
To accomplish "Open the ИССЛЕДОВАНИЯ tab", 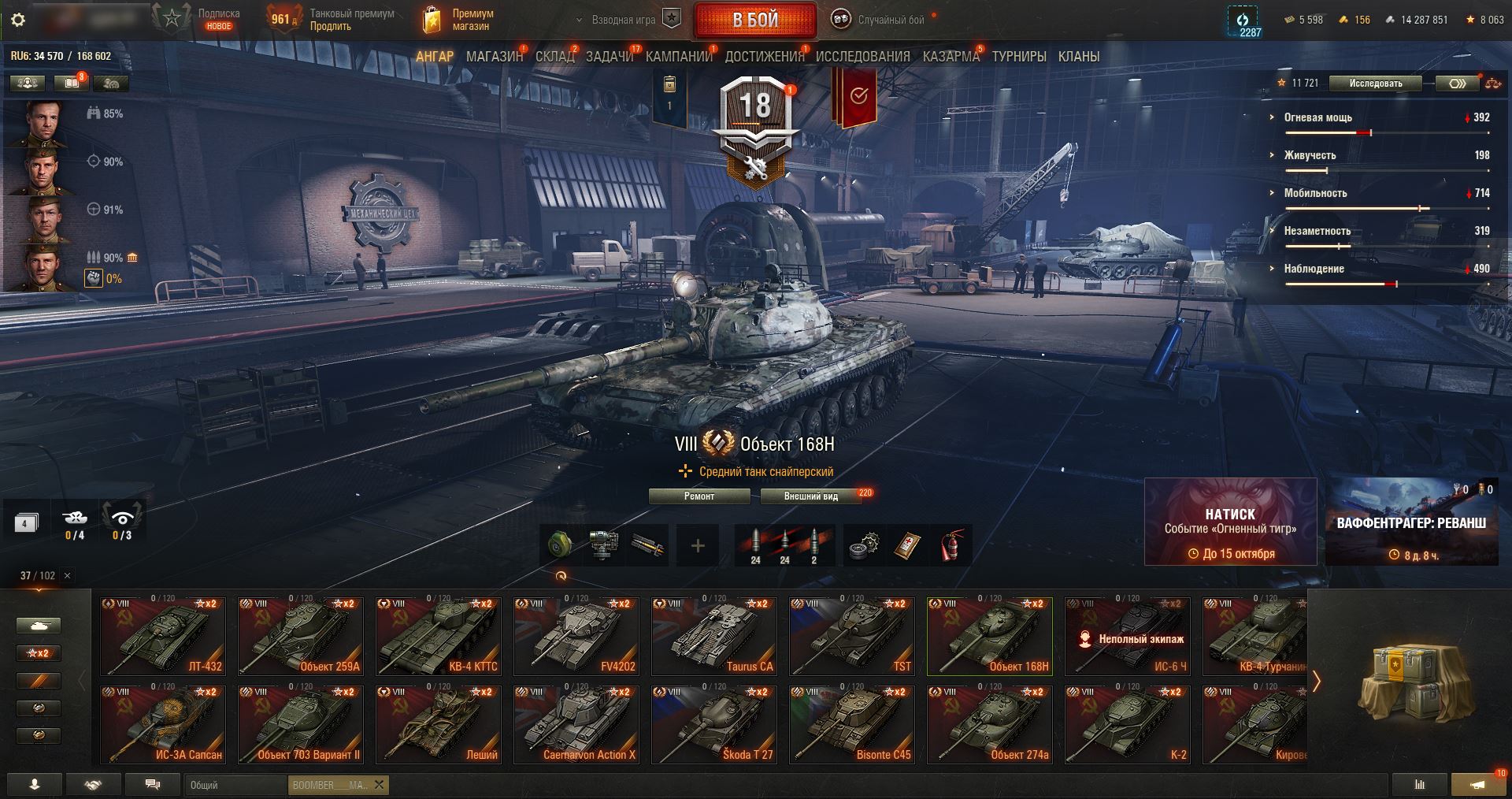I will (862, 57).
